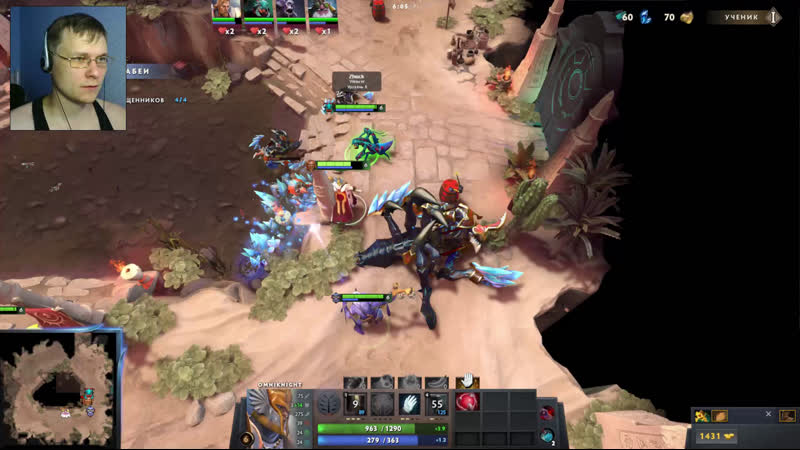Screen dimensions: 800x450
Task: Click the ability showing cooldown 9
Action: (355, 403)
